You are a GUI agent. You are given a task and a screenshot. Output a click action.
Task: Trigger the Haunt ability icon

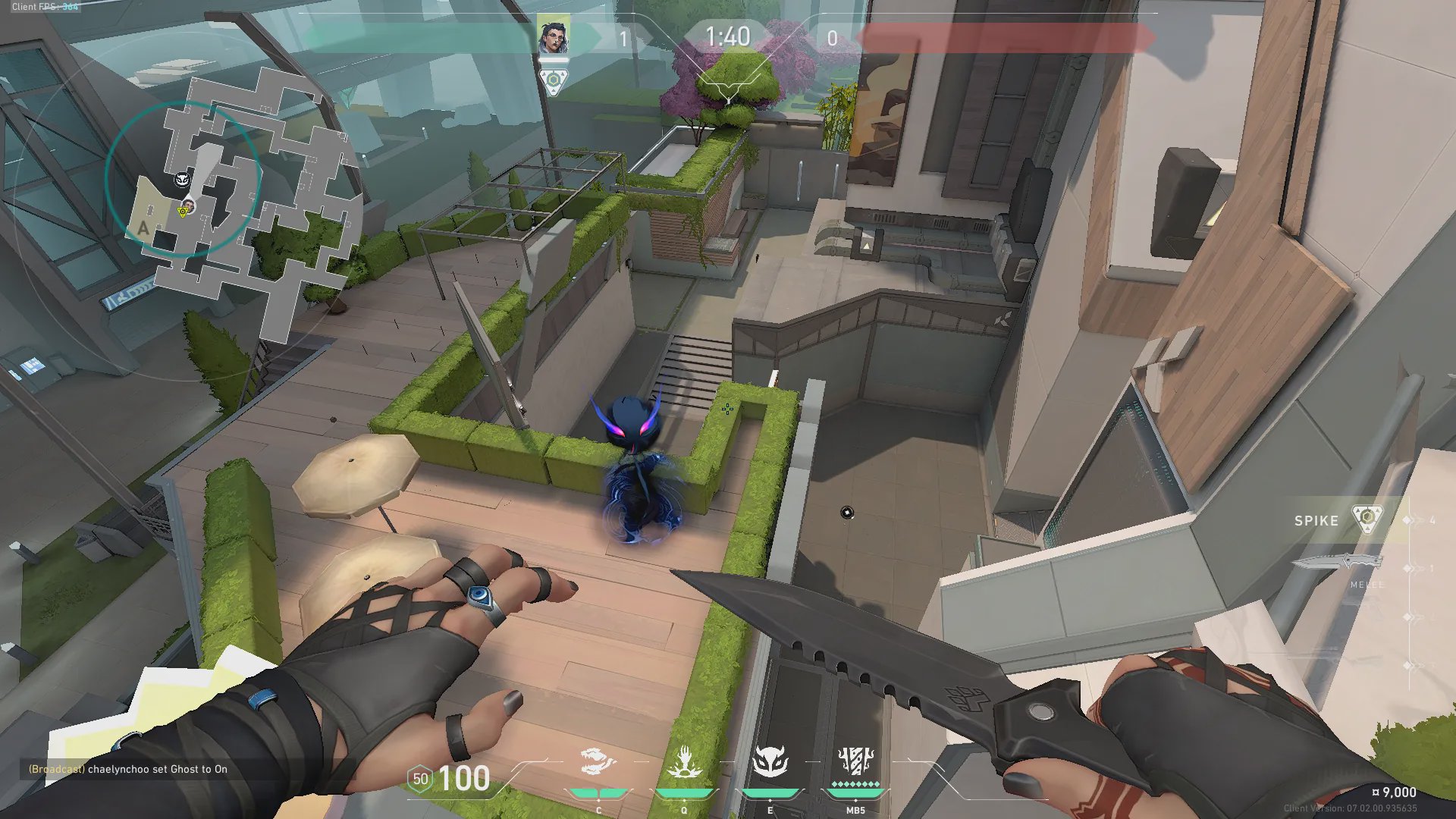click(770, 761)
